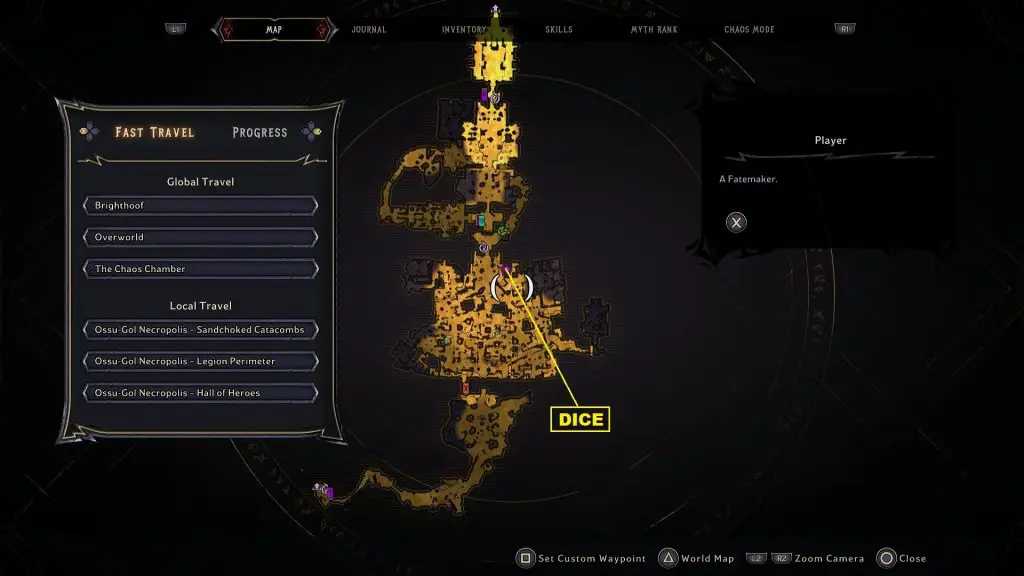This screenshot has width=1024, height=576.
Task: Select the Map tab
Action: (274, 30)
